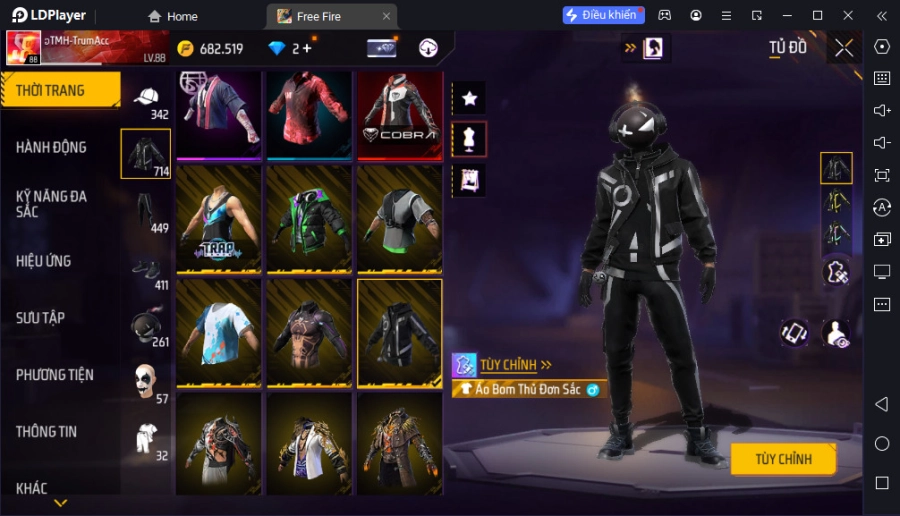Click the yellow TÙY CHỈNH button
The height and width of the screenshot is (516, 900).
click(x=782, y=459)
